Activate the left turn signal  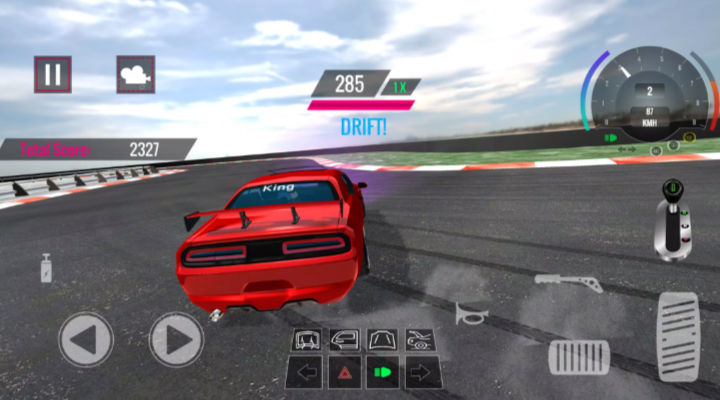[305, 374]
